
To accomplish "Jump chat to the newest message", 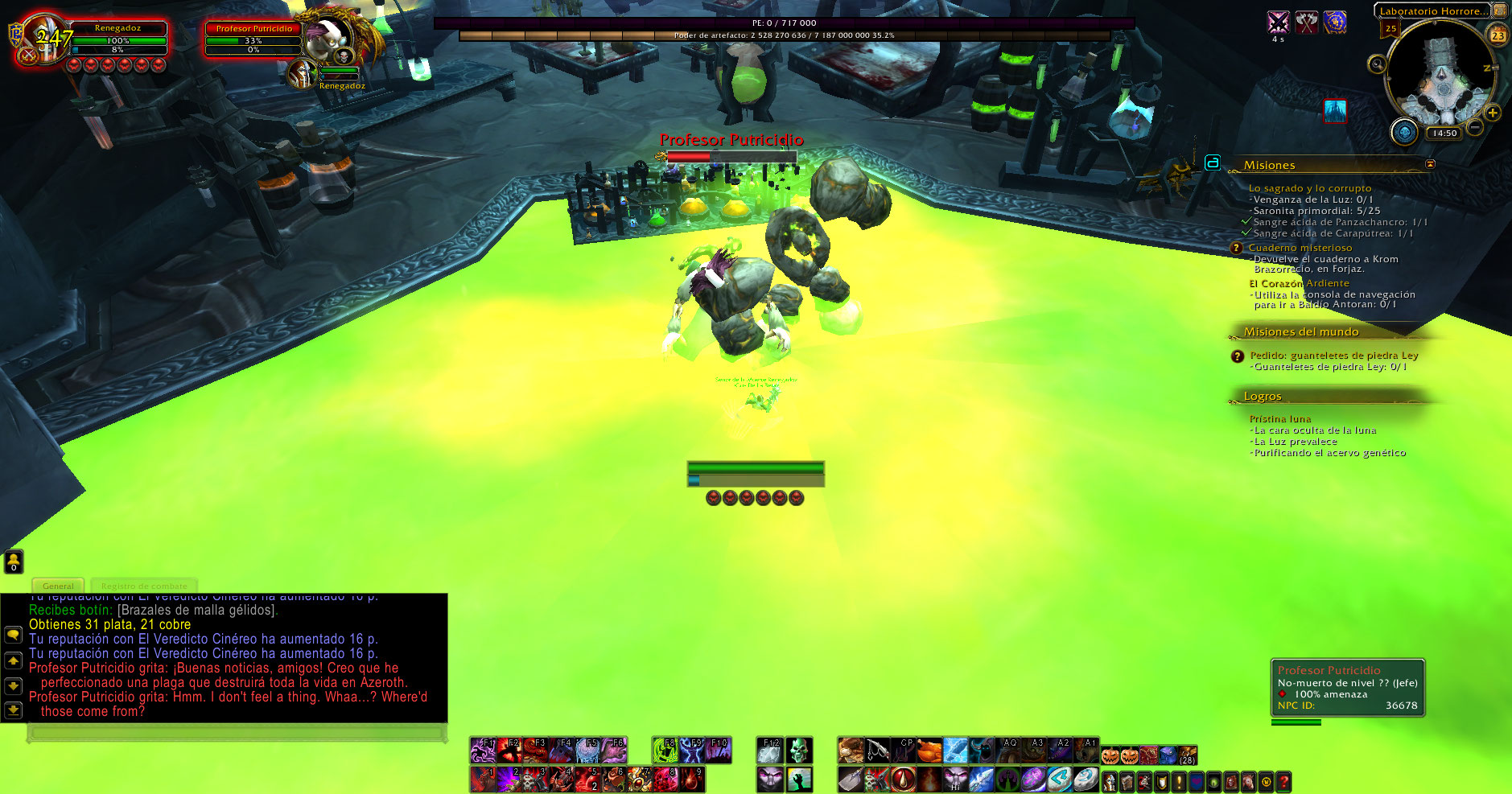I will [13, 710].
